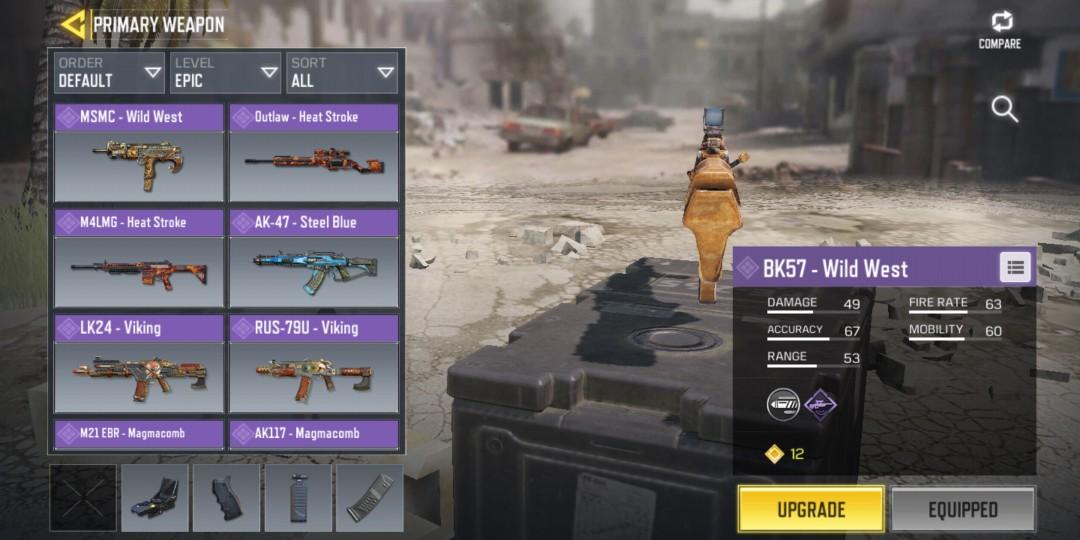Show the BK57 details list

pos(1015,267)
